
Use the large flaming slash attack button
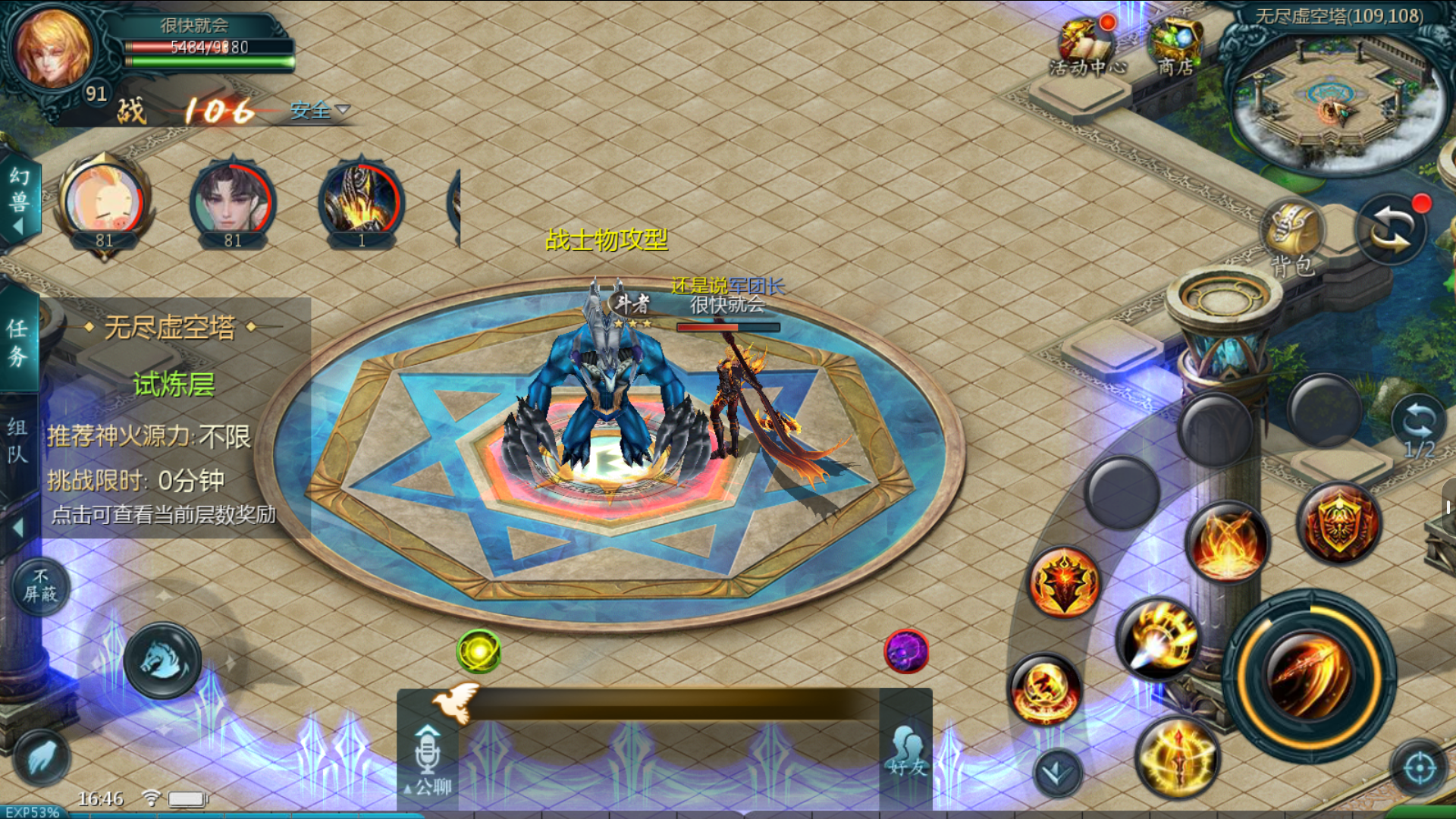(1310, 676)
